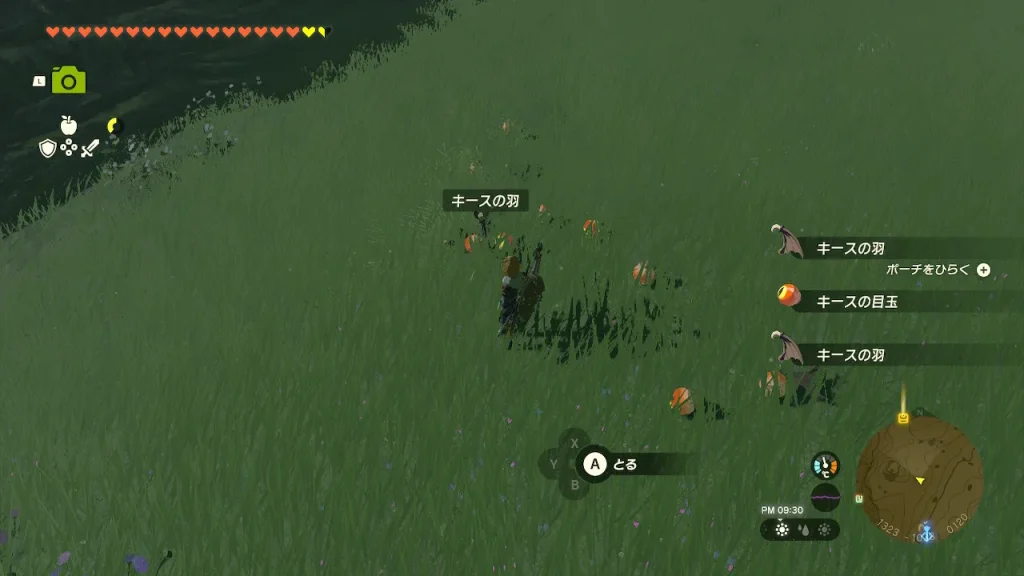1024x576 pixels.
Task: Inspect the noise level gauge
Action: 825,496
